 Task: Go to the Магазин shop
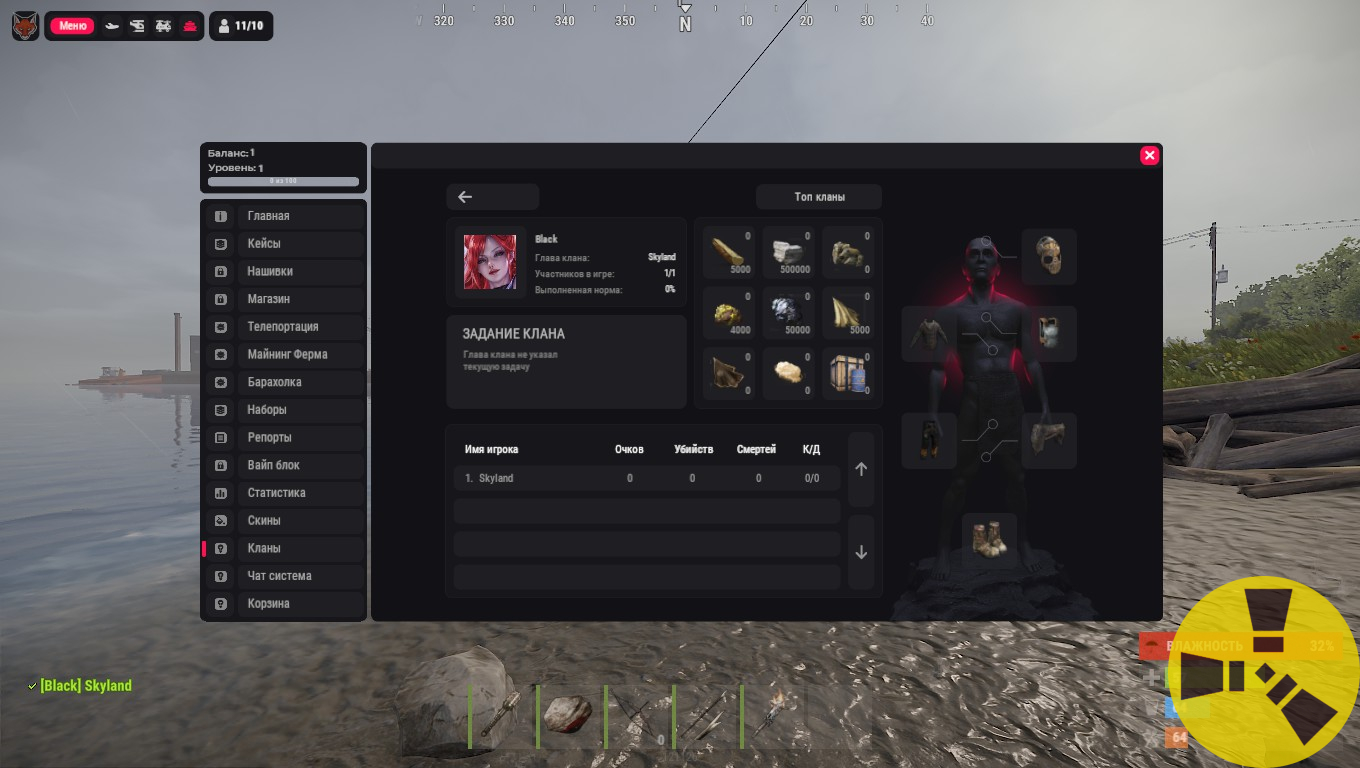point(300,299)
